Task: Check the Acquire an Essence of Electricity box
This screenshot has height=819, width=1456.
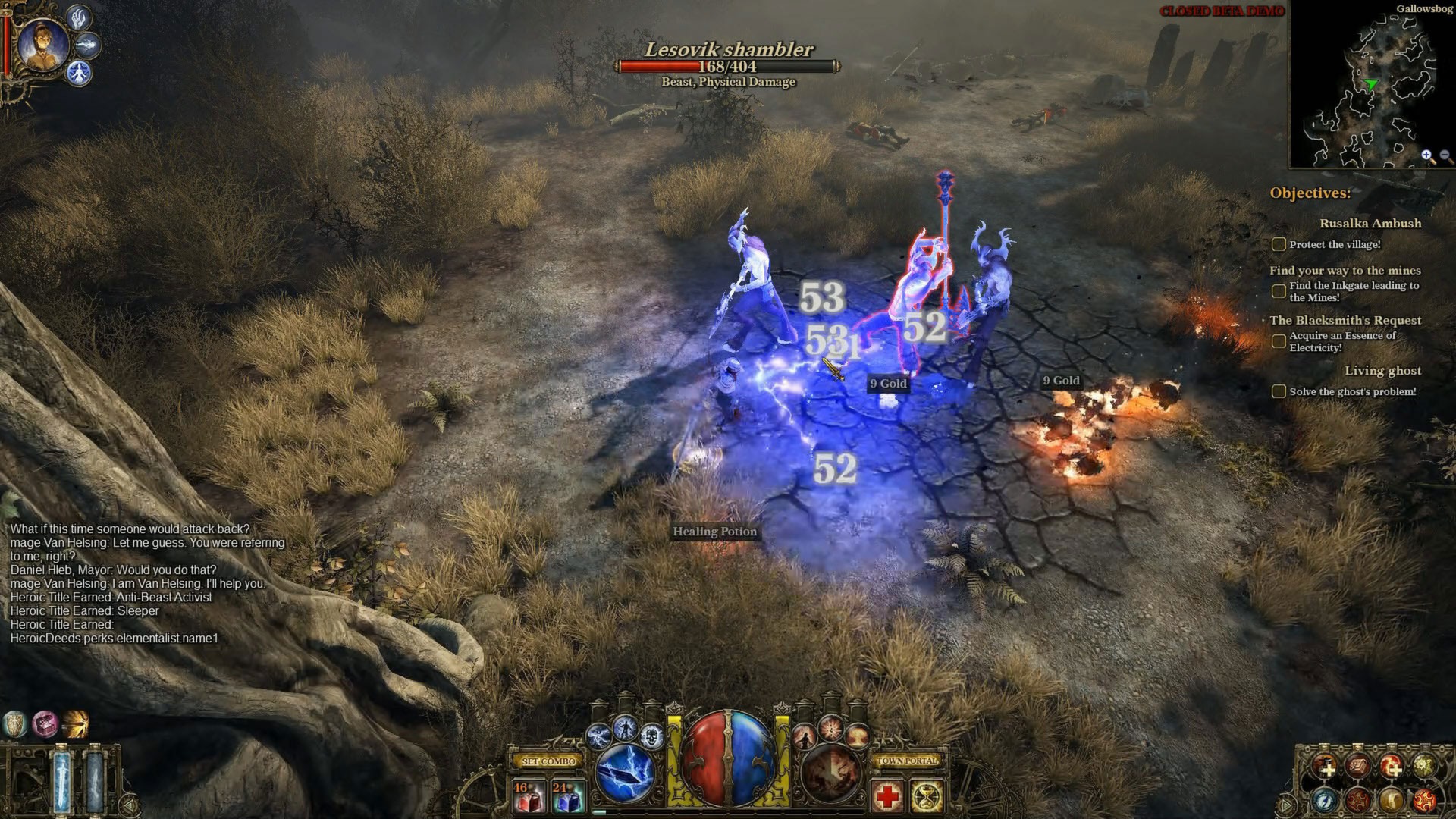Action: tap(1279, 341)
